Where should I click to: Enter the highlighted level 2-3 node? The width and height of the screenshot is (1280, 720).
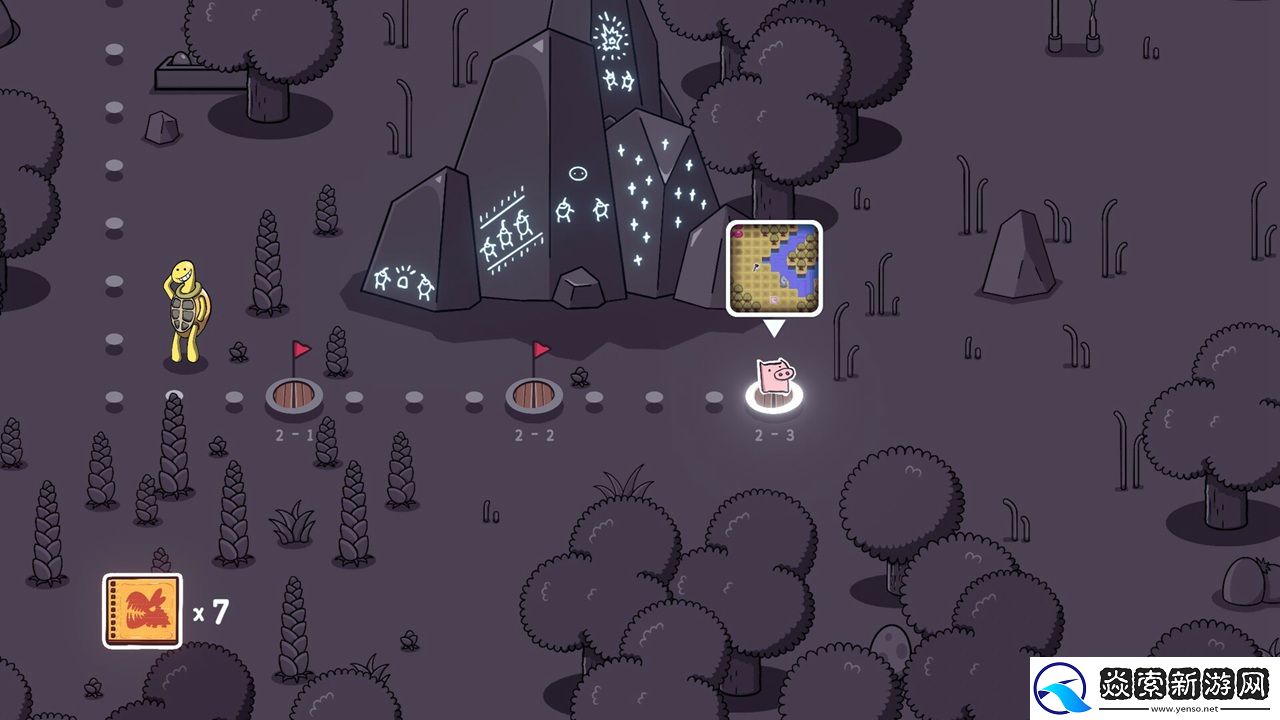(x=775, y=395)
